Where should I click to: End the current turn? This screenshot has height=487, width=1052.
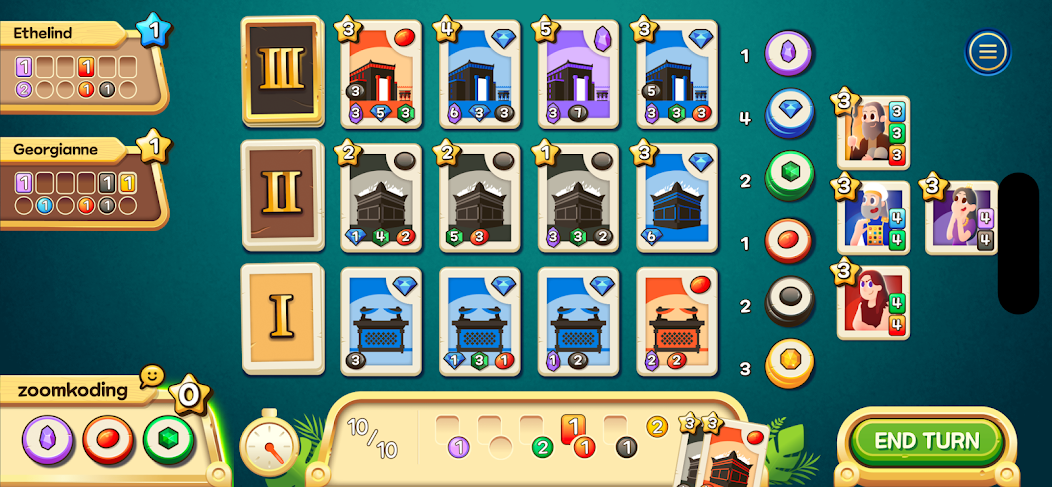click(926, 441)
